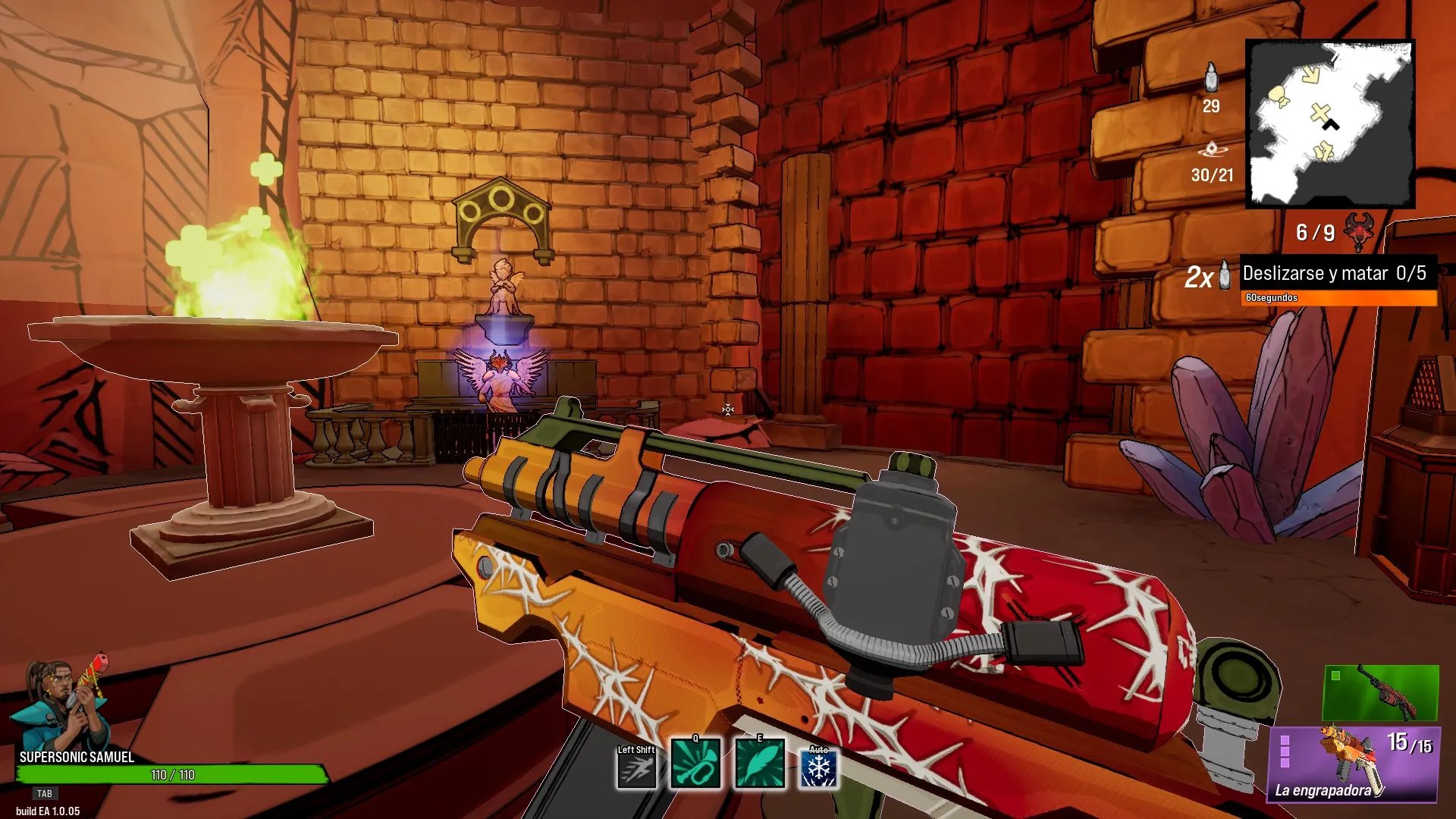This screenshot has width=1456, height=819.
Task: Trigger the feather ability
Action: tap(760, 764)
